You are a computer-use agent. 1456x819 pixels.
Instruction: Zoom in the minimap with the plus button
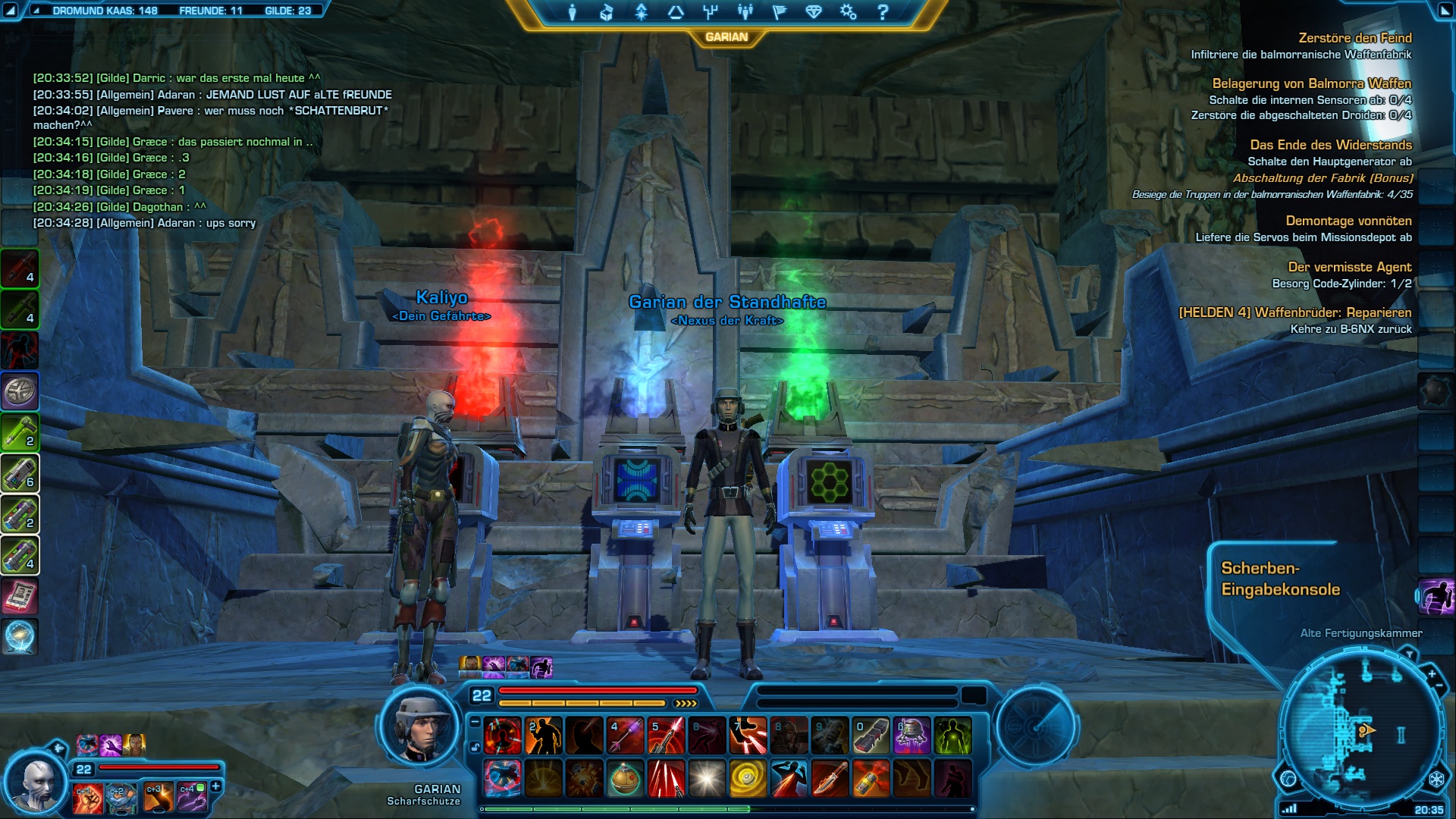coord(1432,674)
